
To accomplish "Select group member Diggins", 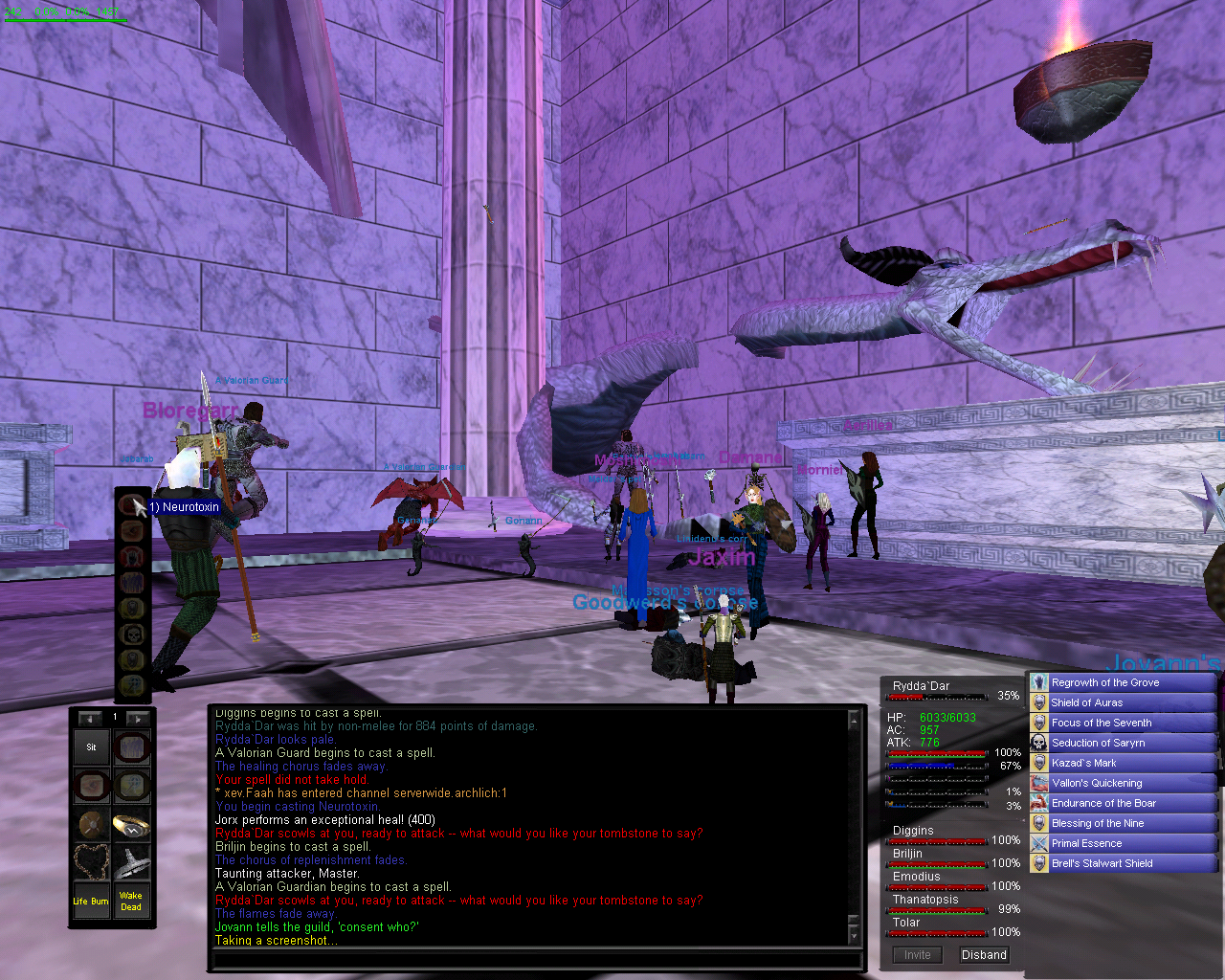I will [914, 831].
